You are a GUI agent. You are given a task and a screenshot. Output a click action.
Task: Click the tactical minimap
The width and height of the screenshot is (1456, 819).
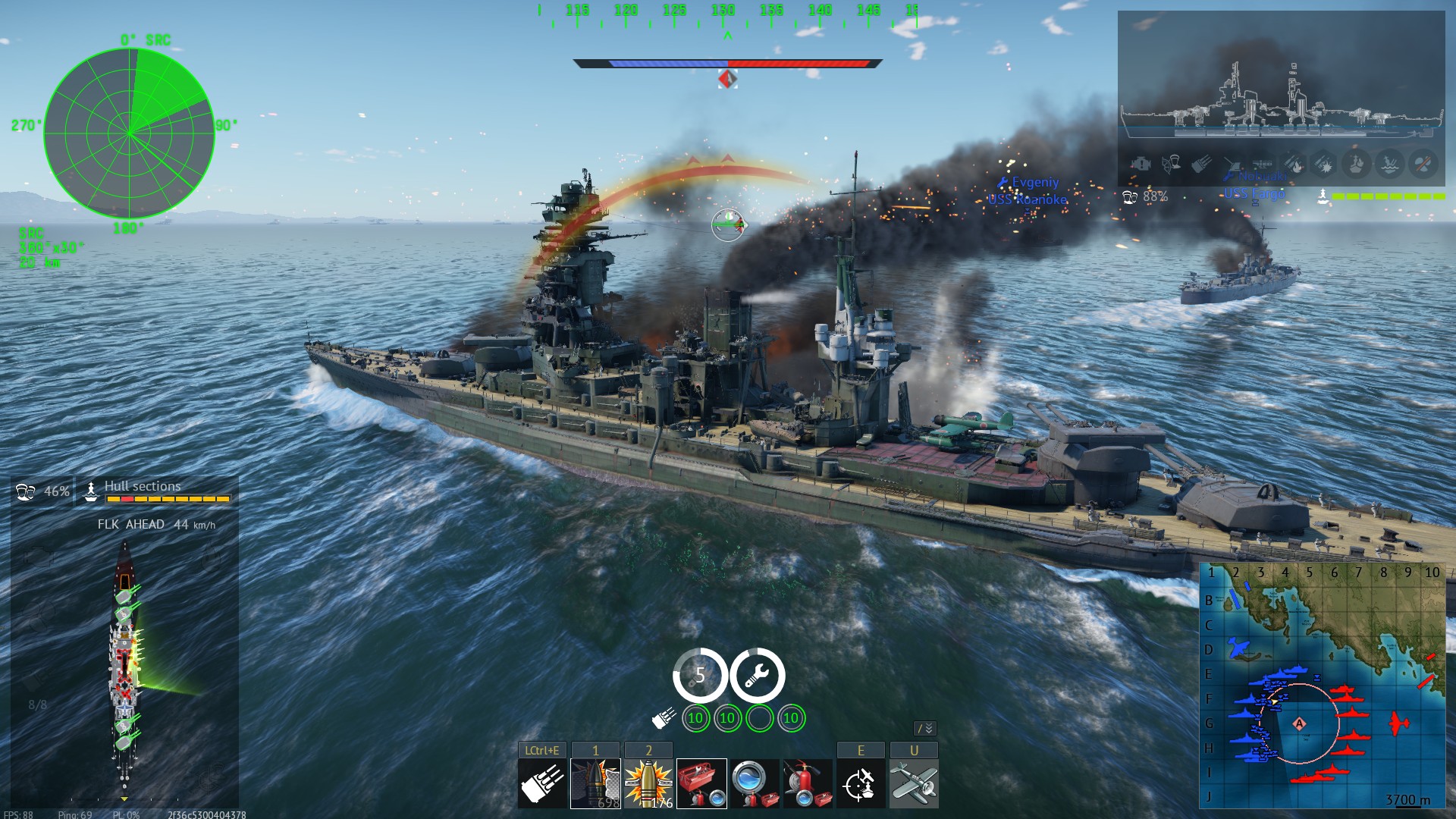click(1323, 686)
